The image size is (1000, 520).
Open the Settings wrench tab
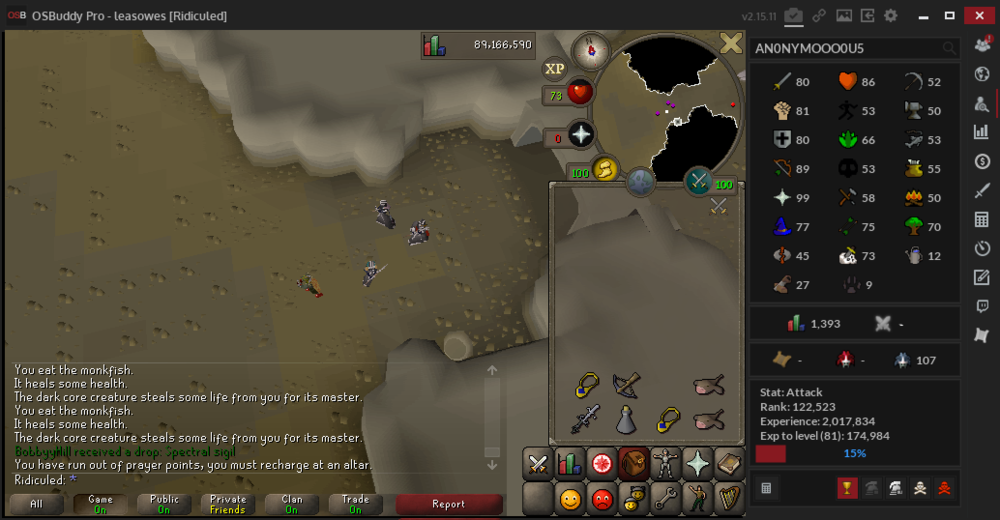[x=665, y=497]
